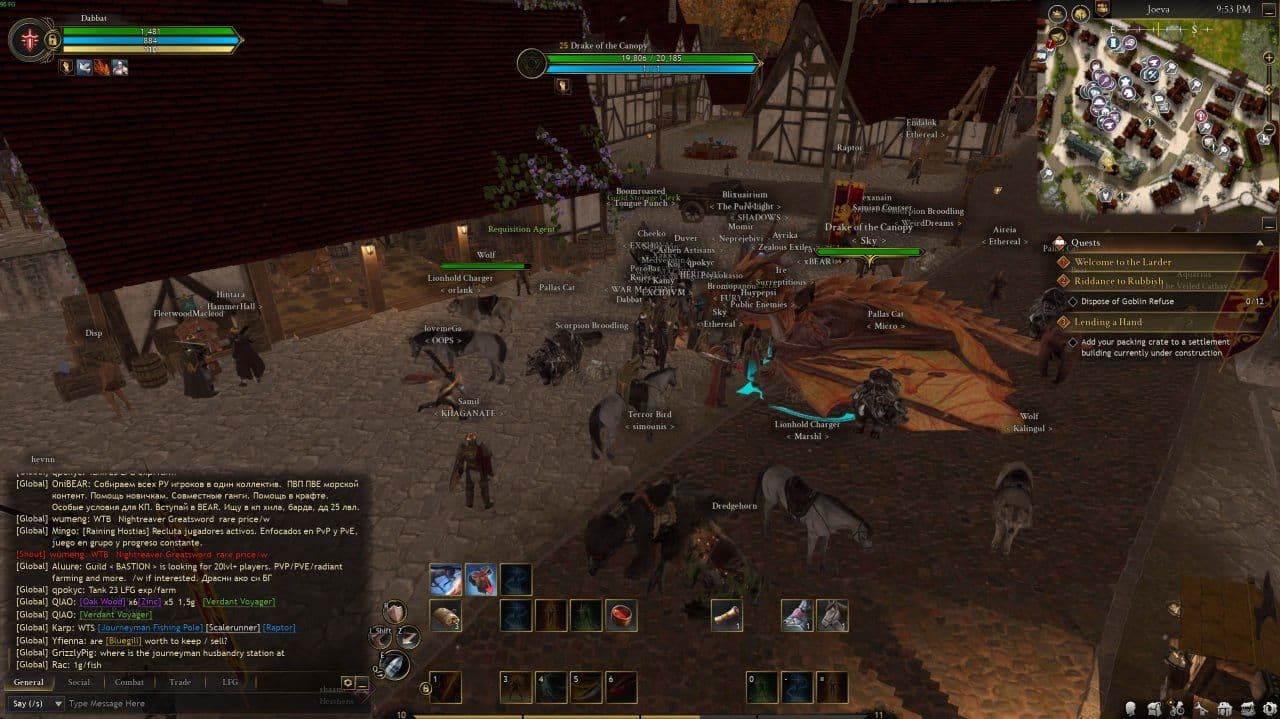Viewport: 1280px width, 719px height.
Task: Activate the red saddle ability icon
Action: 481,580
